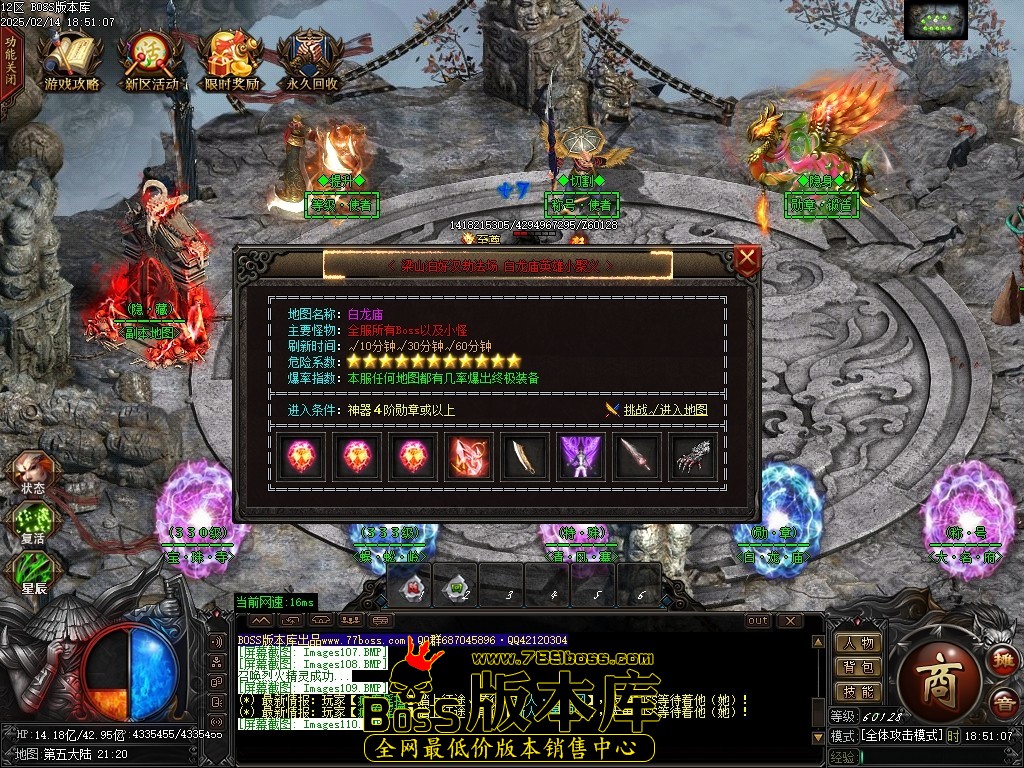Open the minimap in the corner
This screenshot has height=768, width=1024.
(935, 20)
